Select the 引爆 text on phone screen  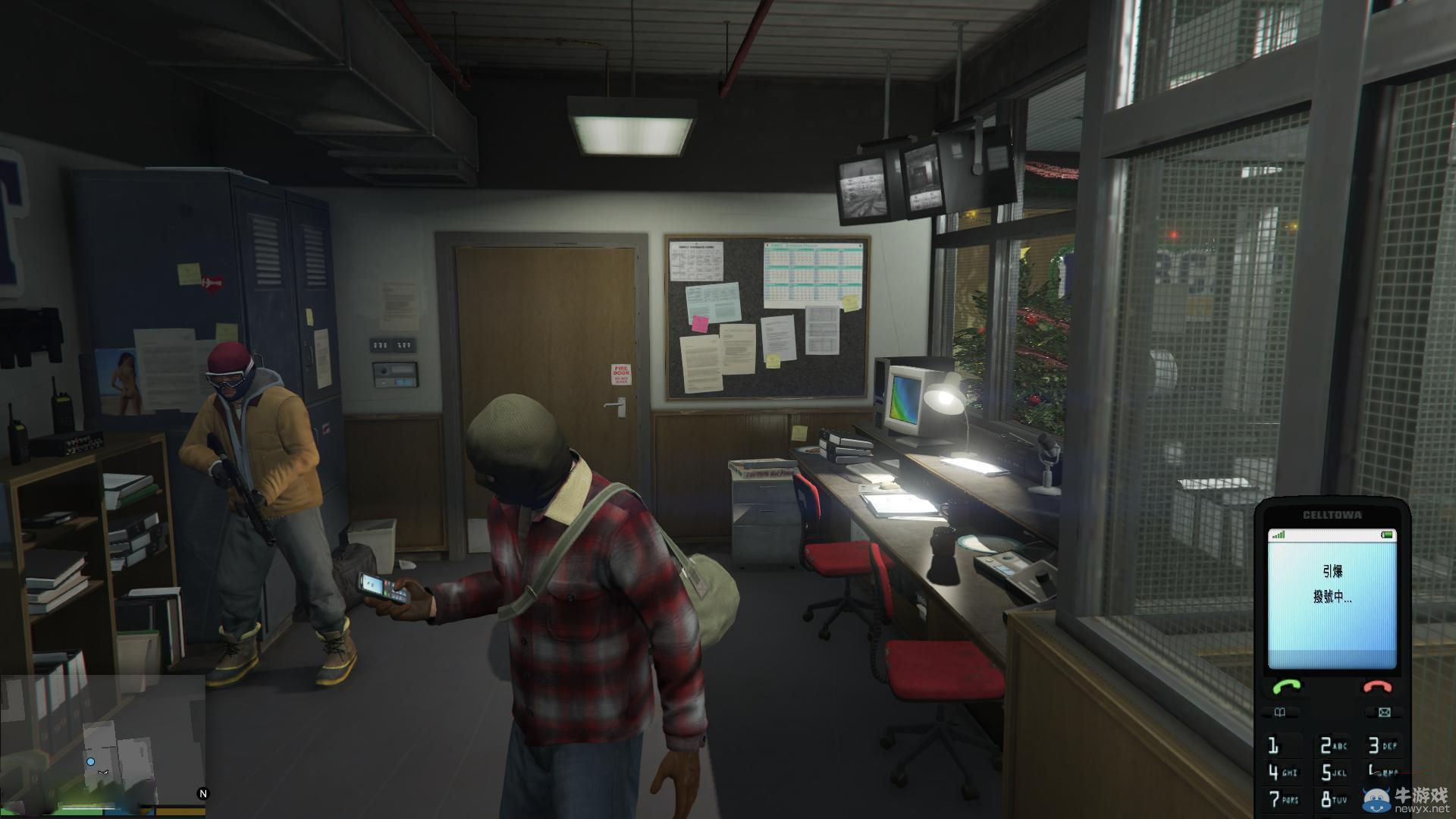pos(1333,573)
